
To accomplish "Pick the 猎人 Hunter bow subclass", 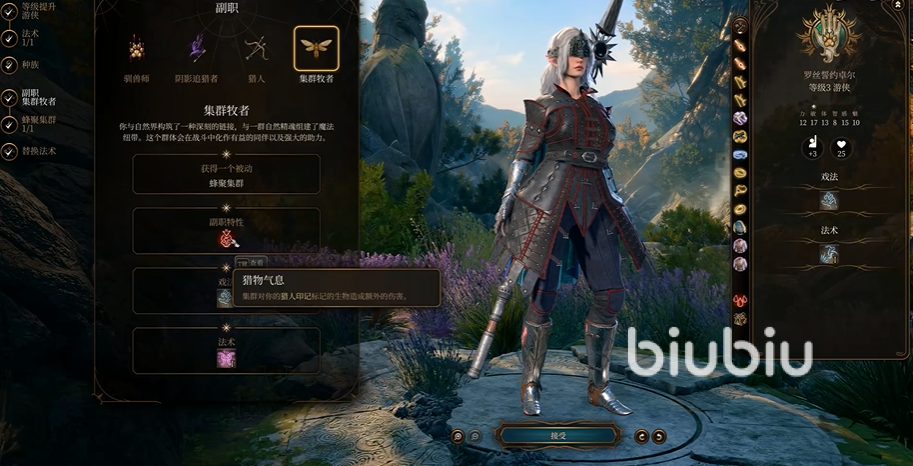I will [256, 49].
